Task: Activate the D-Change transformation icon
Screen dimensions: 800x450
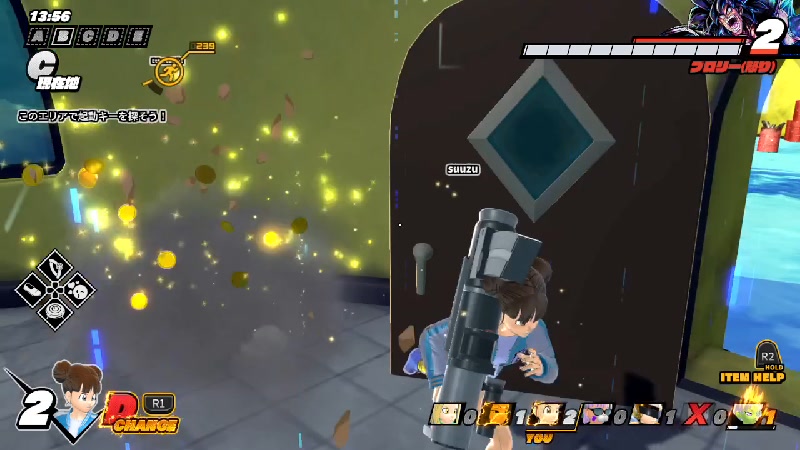Action: (x=118, y=412)
